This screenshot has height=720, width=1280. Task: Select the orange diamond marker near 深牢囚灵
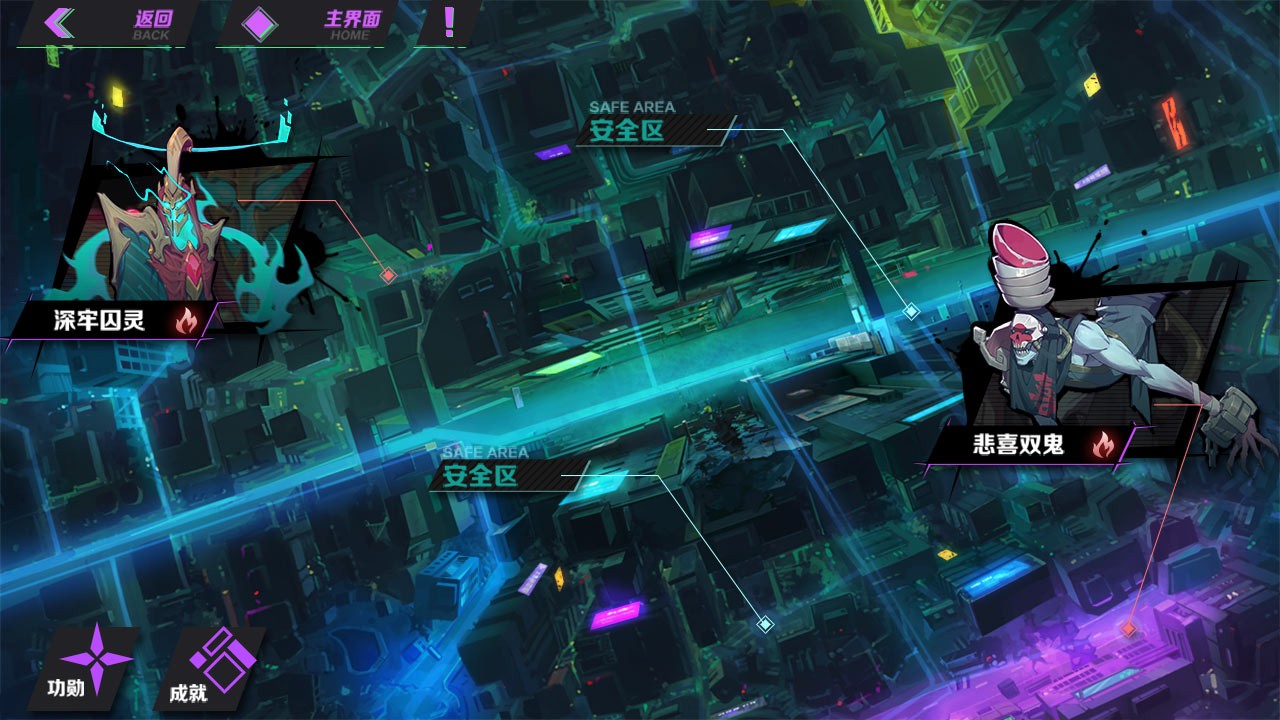point(387,273)
